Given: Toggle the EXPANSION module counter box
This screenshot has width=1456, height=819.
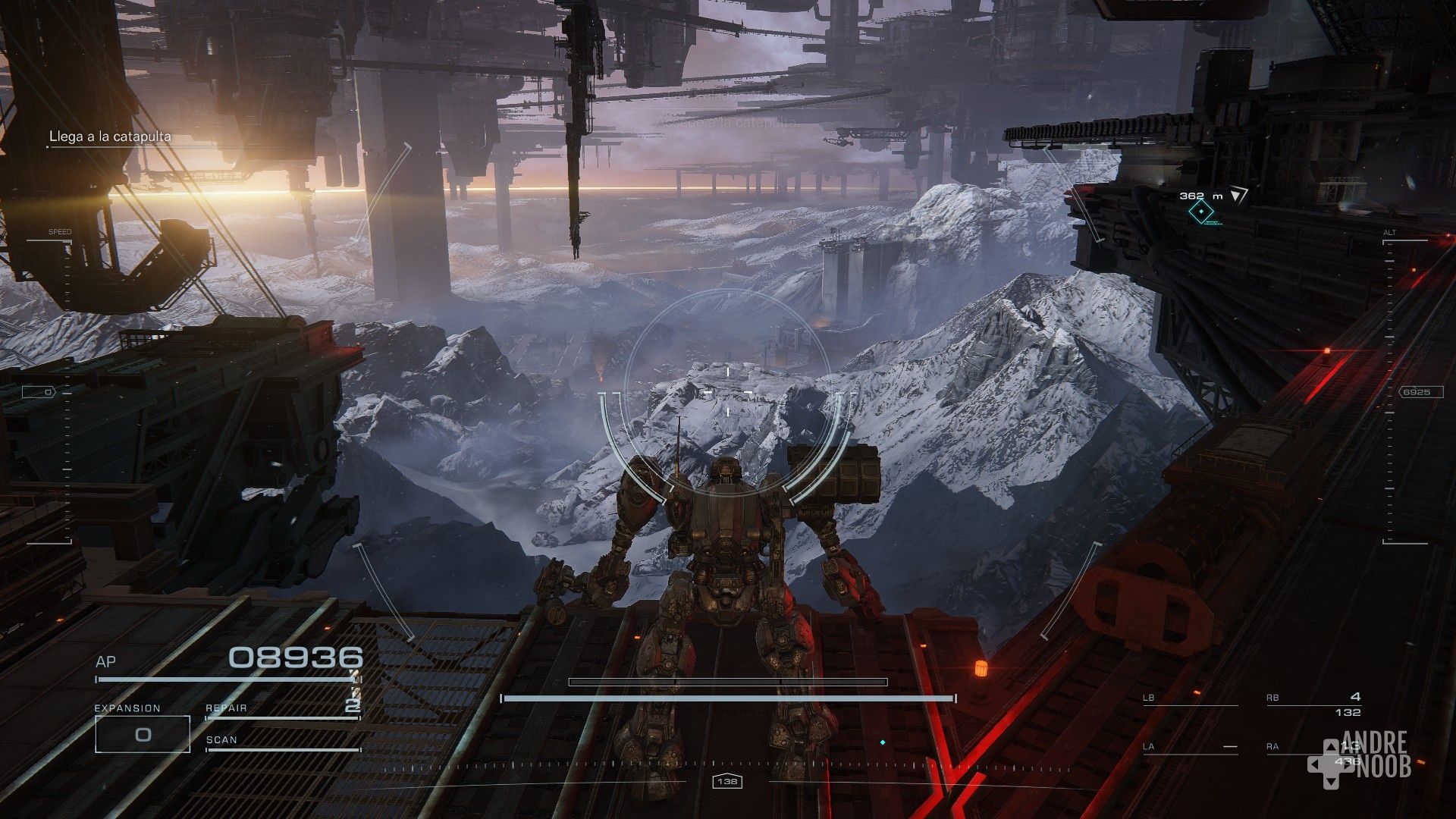Looking at the screenshot, I should tap(141, 736).
